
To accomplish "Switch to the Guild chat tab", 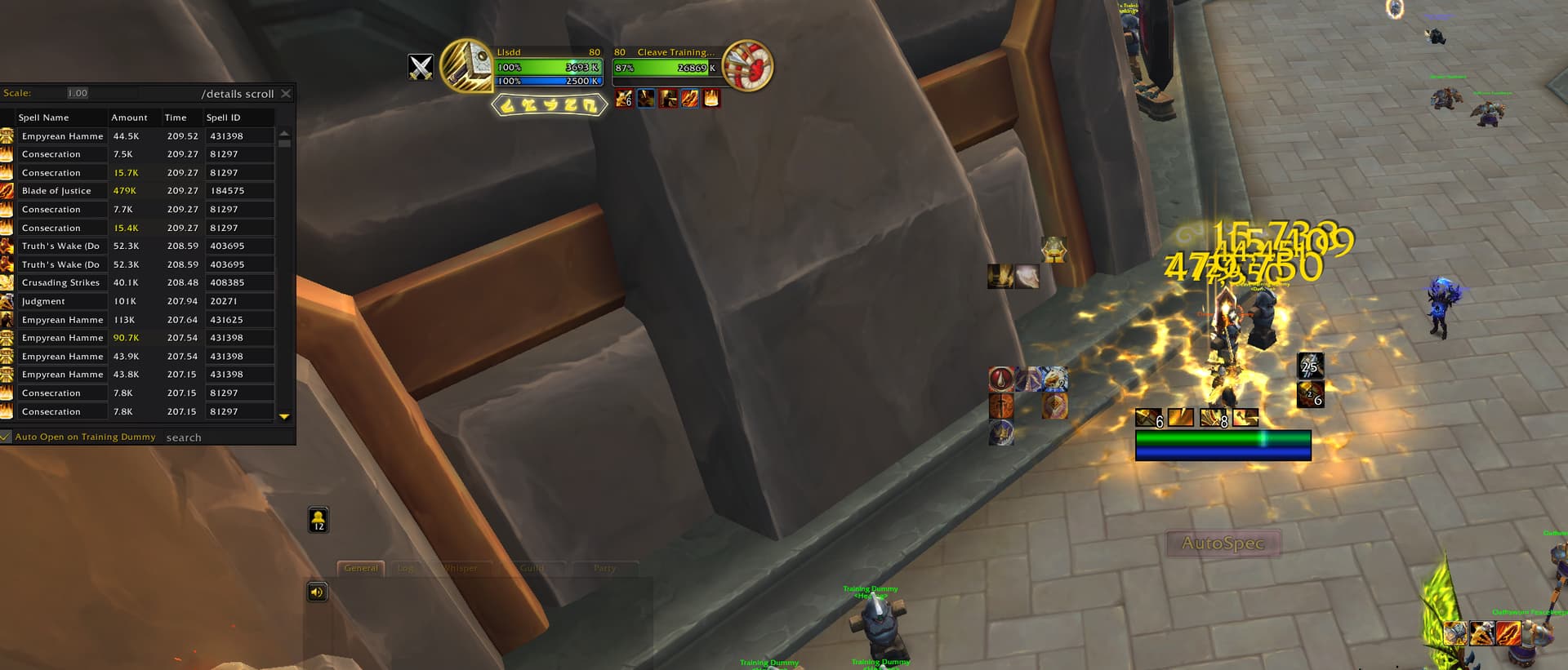I will click(x=532, y=568).
